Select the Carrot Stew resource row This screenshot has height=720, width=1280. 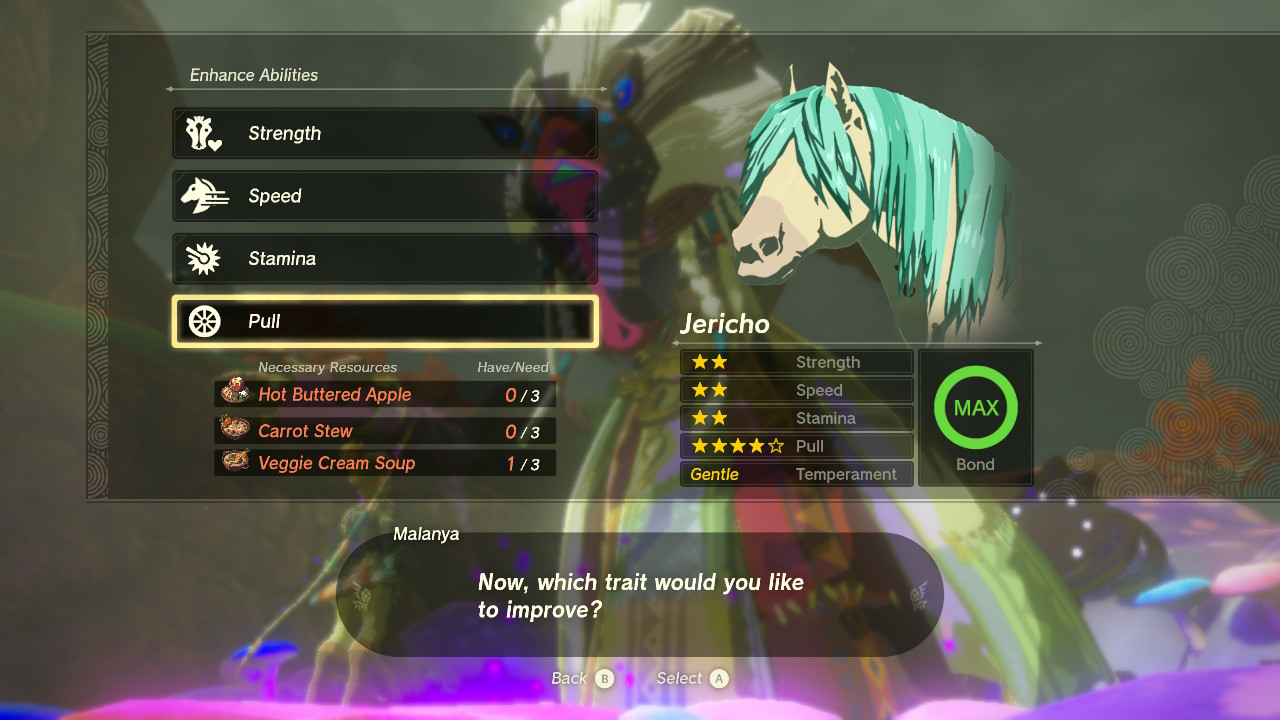385,431
